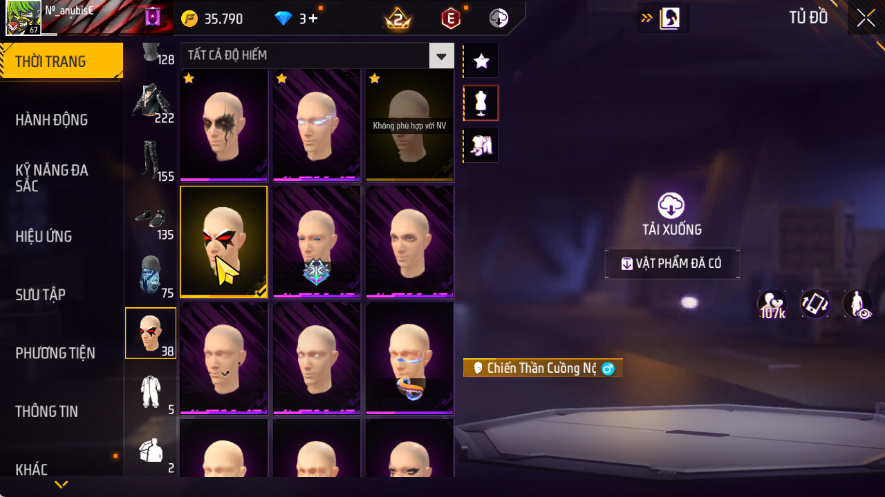Select the pants subcategory showing 155
Image resolution: width=885 pixels, height=497 pixels.
click(151, 160)
